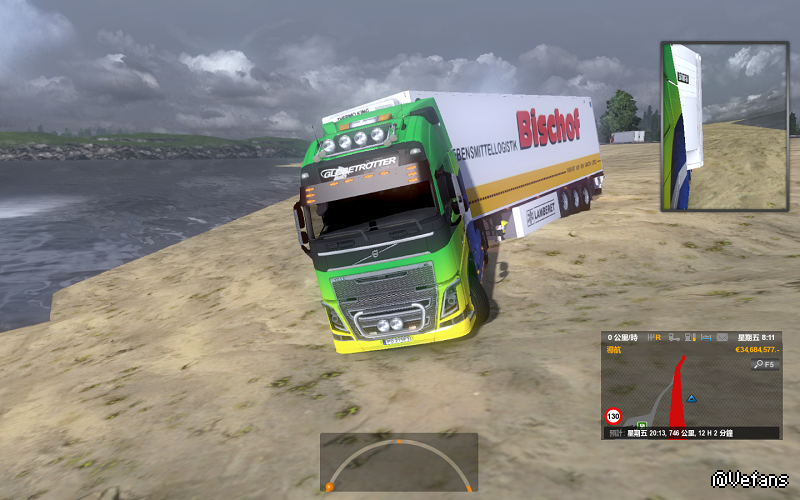The image size is (800, 500).
Task: Click the truck damage status icon
Action: click(674, 338)
